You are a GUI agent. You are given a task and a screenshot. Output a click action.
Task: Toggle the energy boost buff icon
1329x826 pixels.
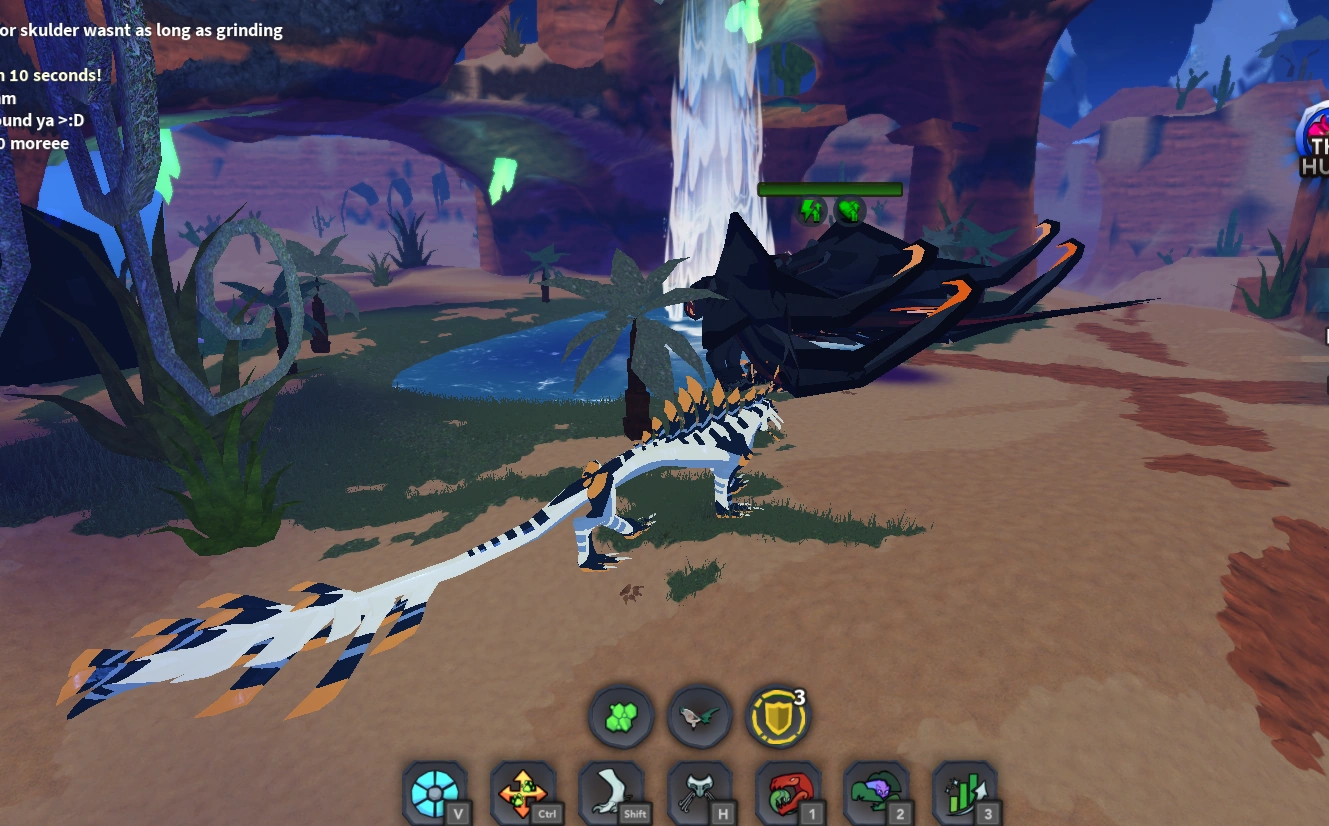click(811, 211)
